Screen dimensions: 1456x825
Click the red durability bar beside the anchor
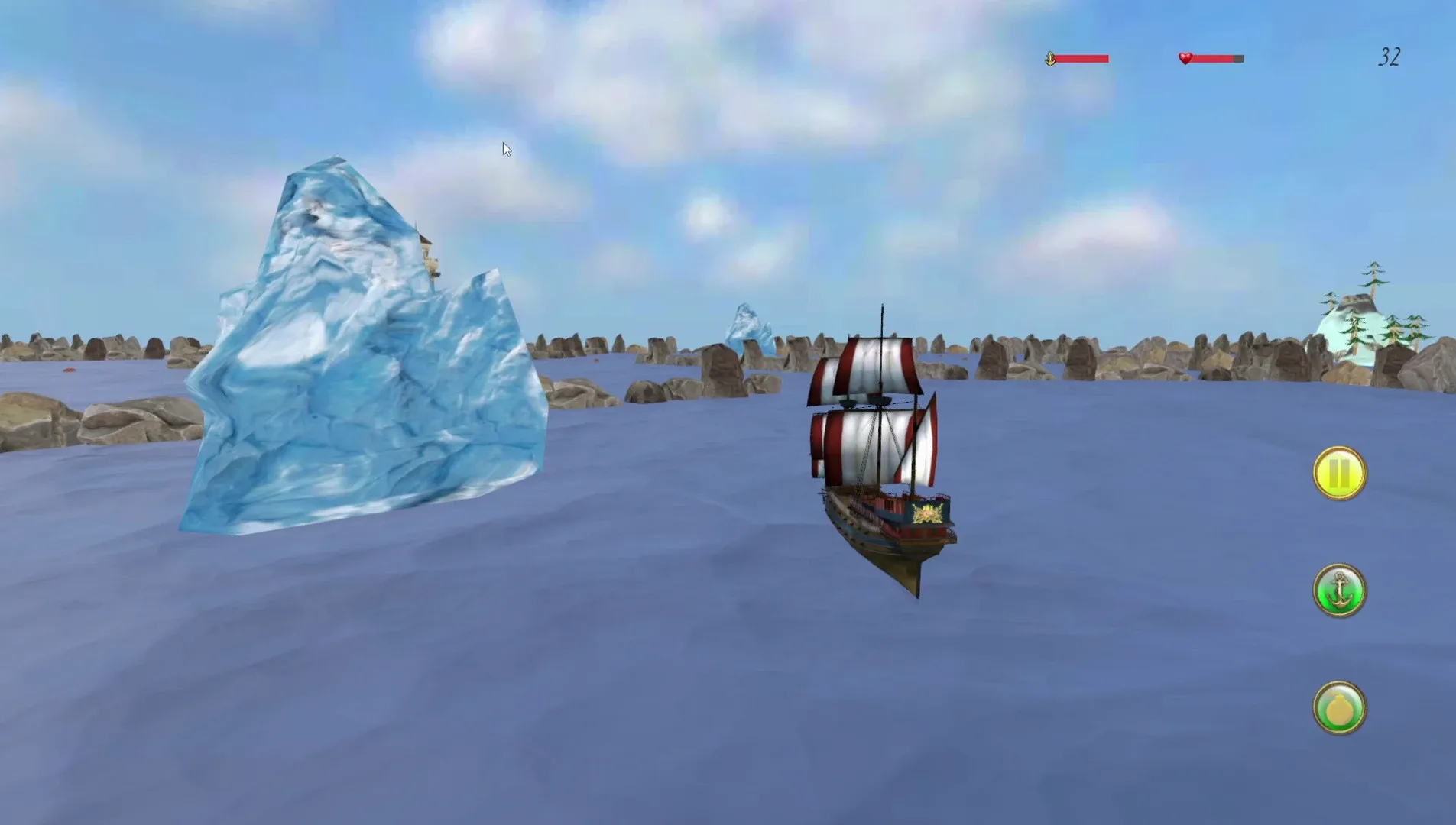(x=1081, y=57)
